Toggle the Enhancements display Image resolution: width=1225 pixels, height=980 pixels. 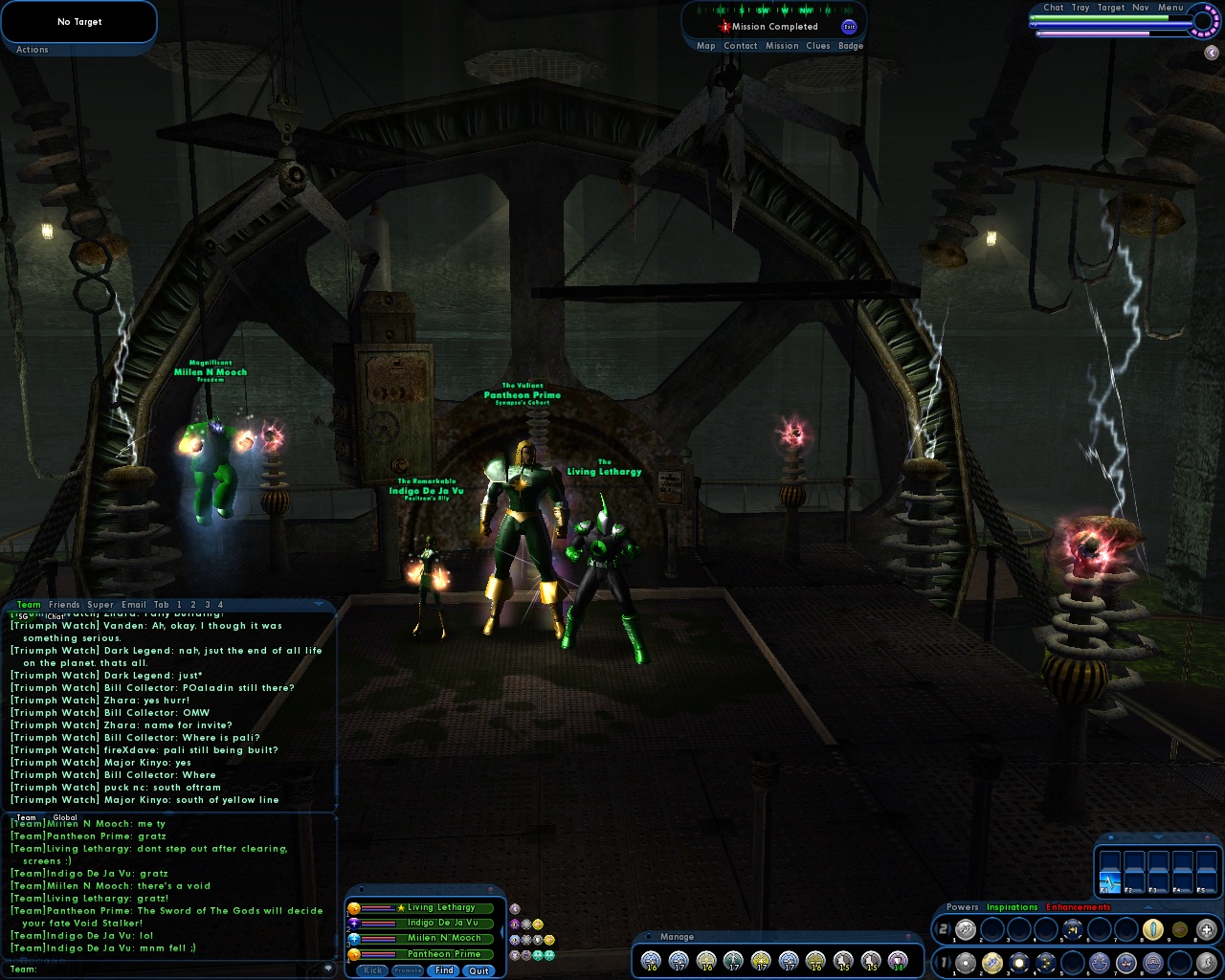pos(1080,907)
